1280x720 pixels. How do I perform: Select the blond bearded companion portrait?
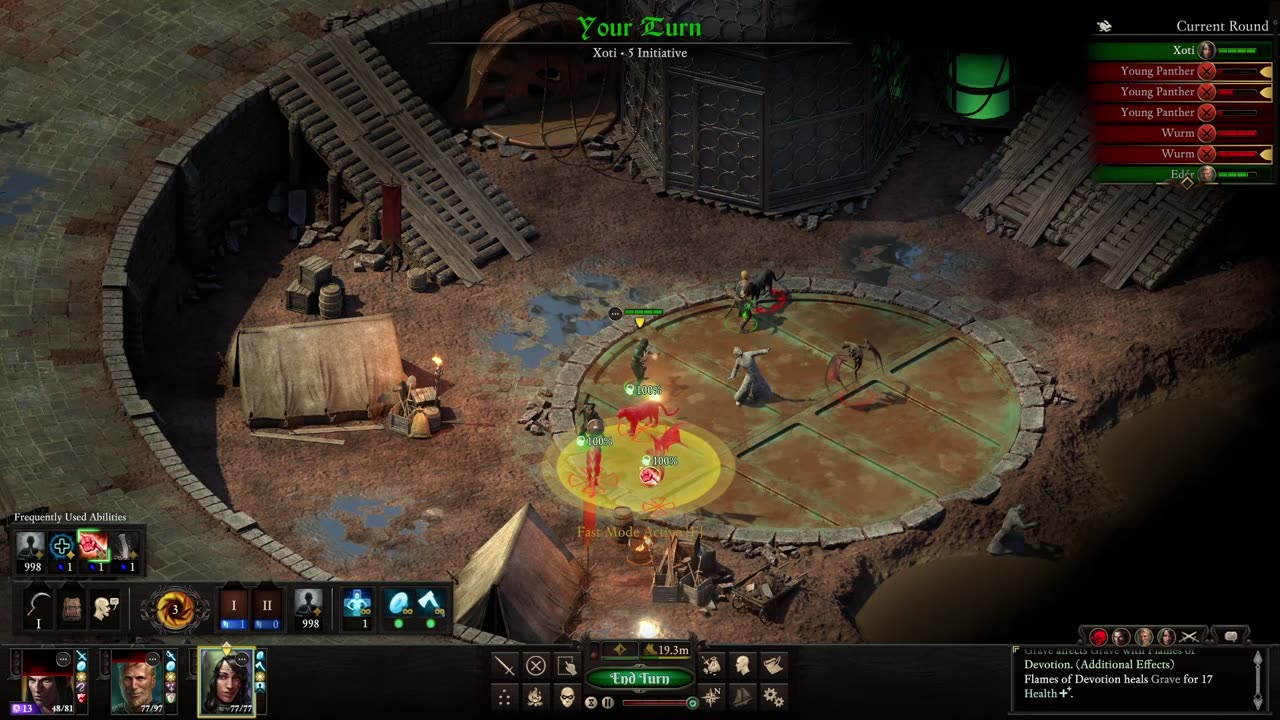(x=136, y=682)
